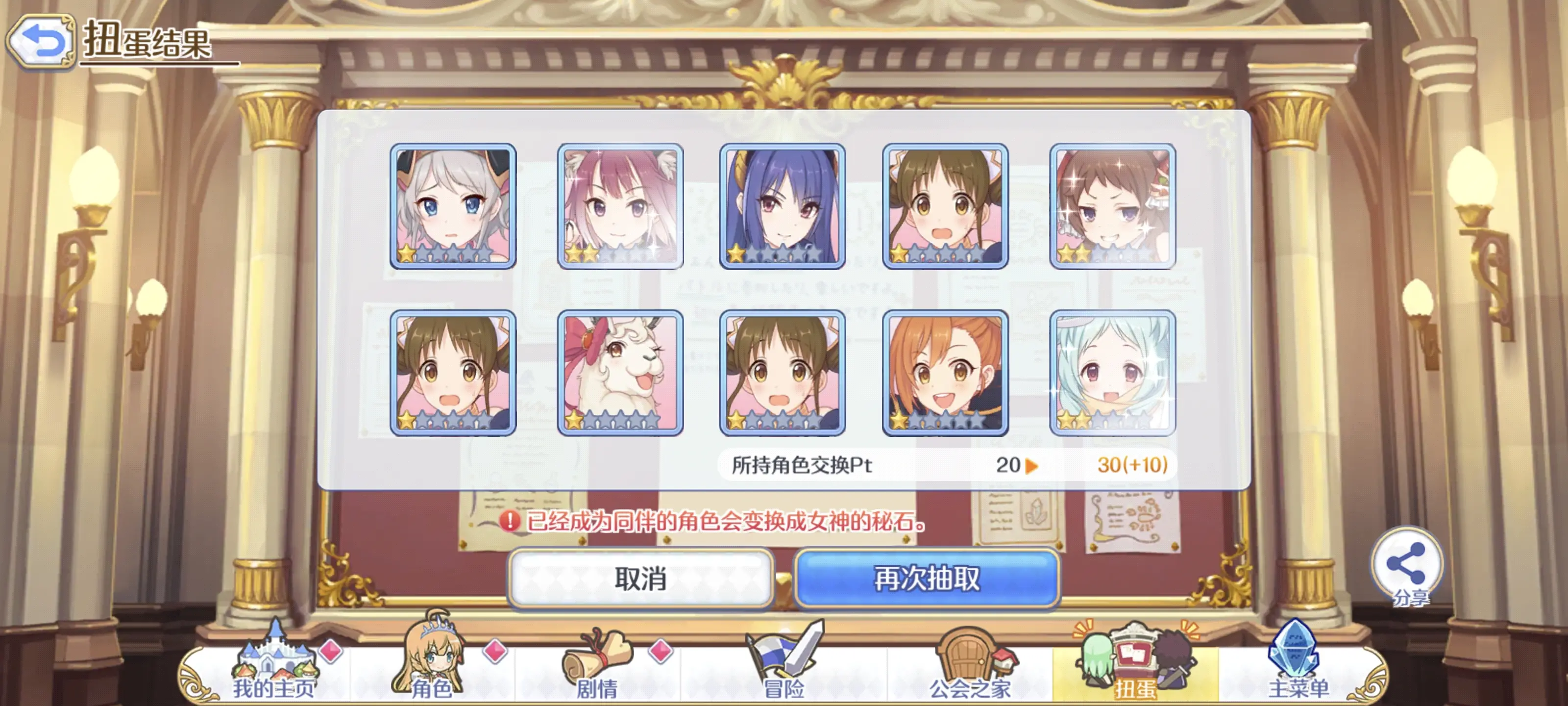Go back with the arrow button

pyautogui.click(x=41, y=41)
